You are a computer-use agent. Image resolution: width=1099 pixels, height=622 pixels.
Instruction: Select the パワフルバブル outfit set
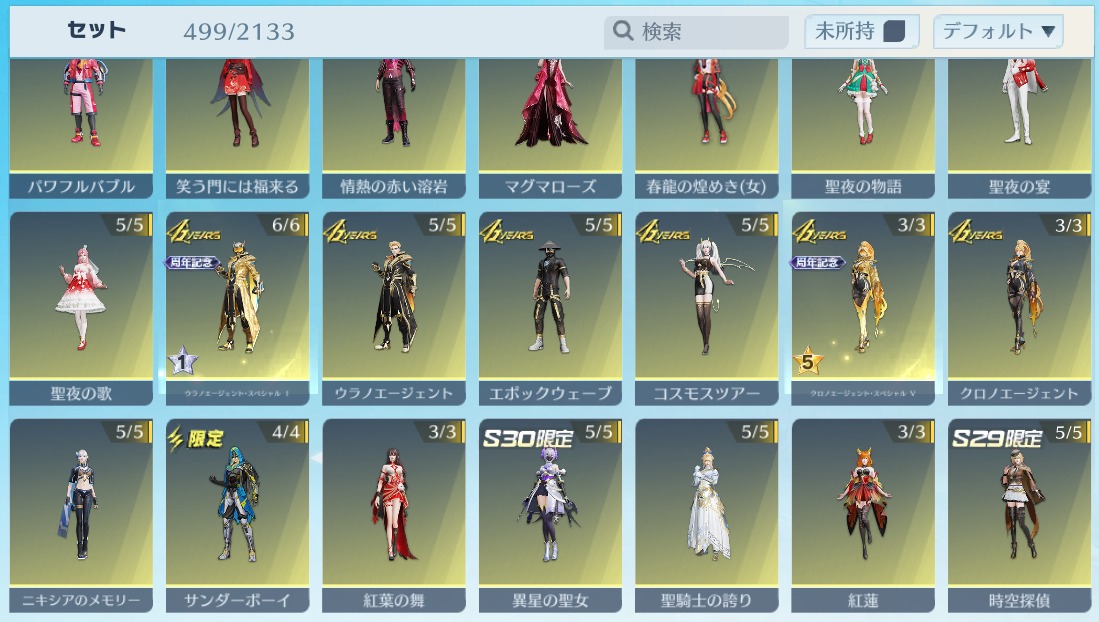(x=81, y=125)
